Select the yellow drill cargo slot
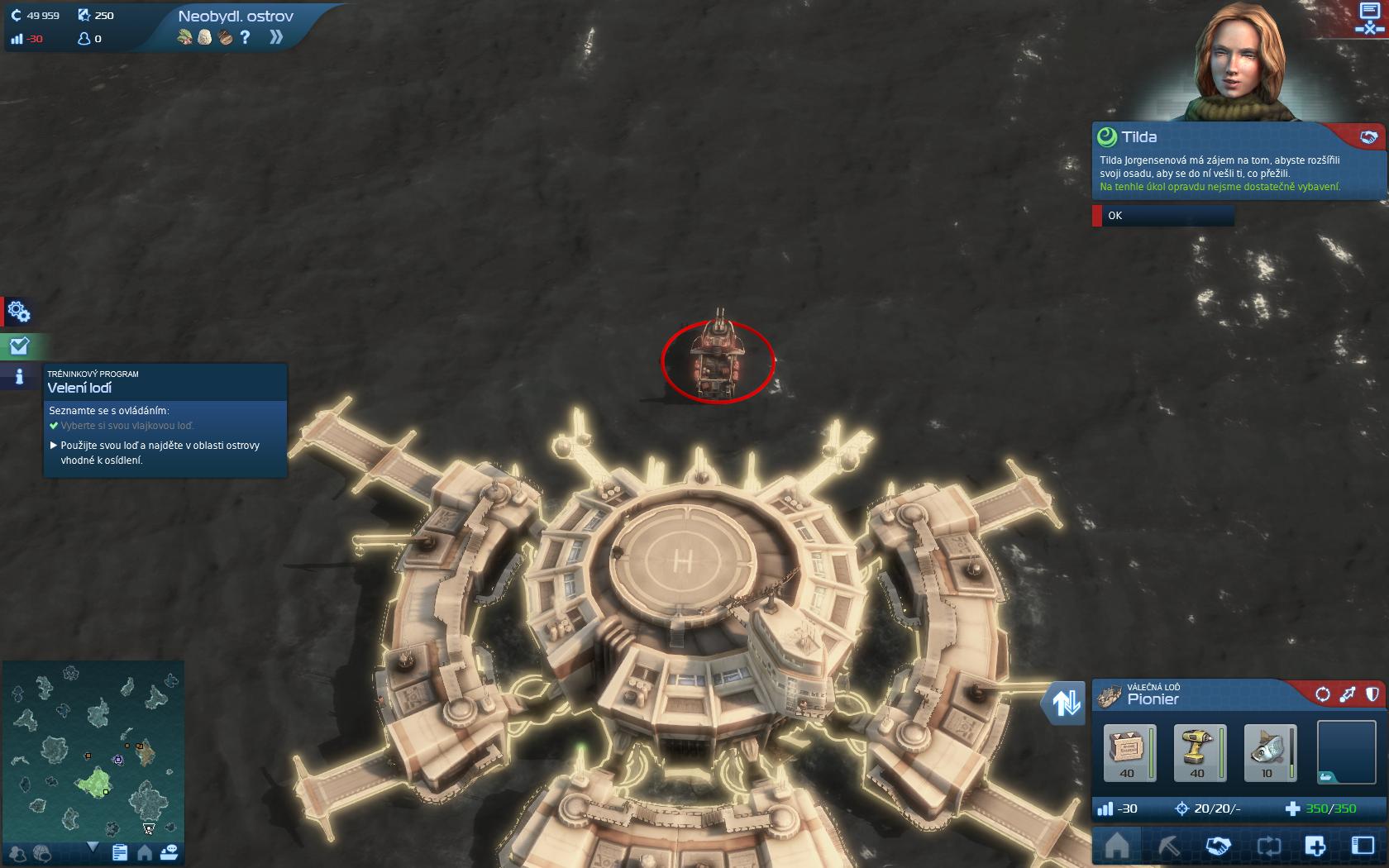This screenshot has height=868, width=1389. tap(1197, 752)
